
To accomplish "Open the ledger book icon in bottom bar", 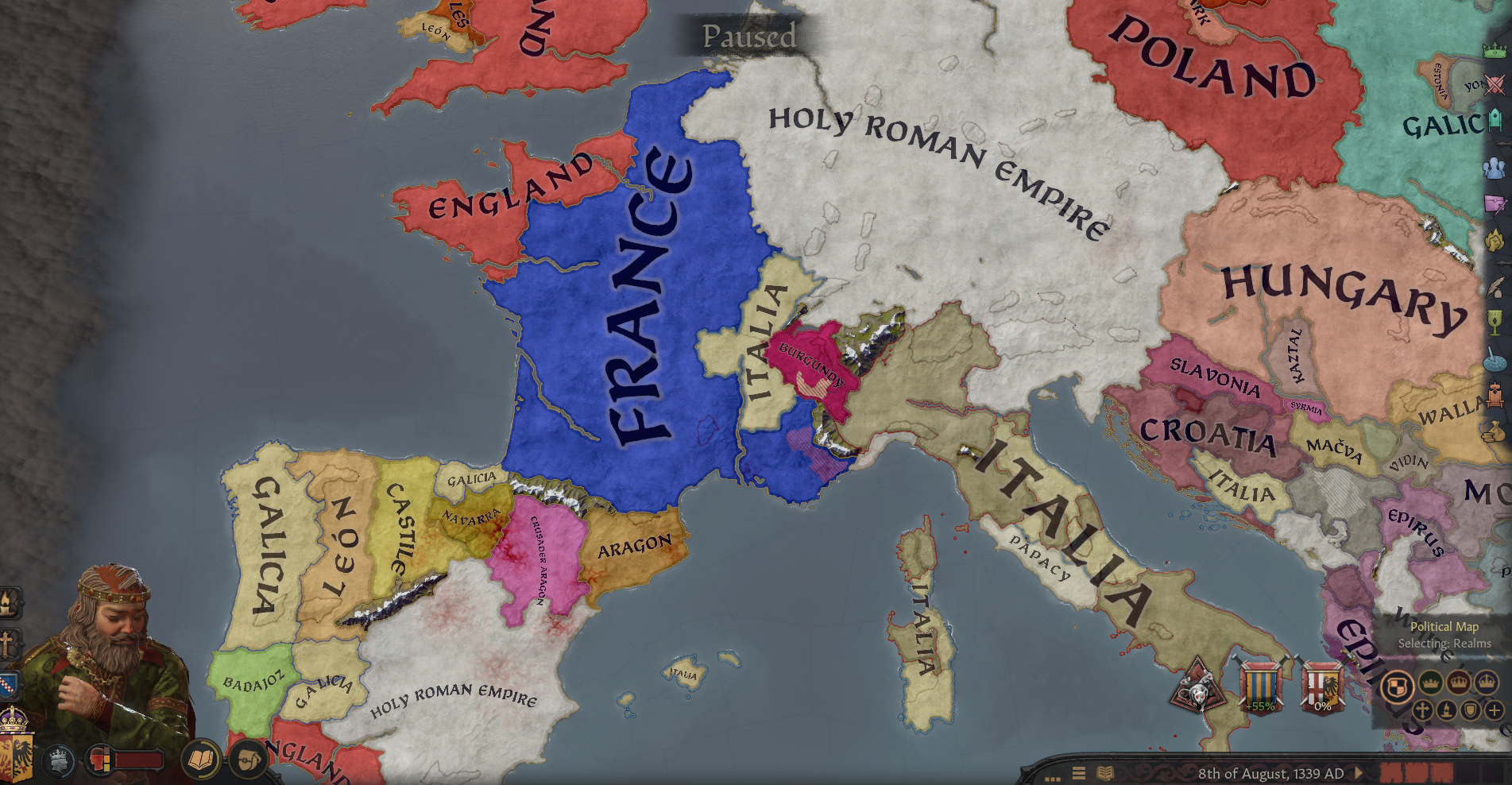I will tap(1104, 771).
